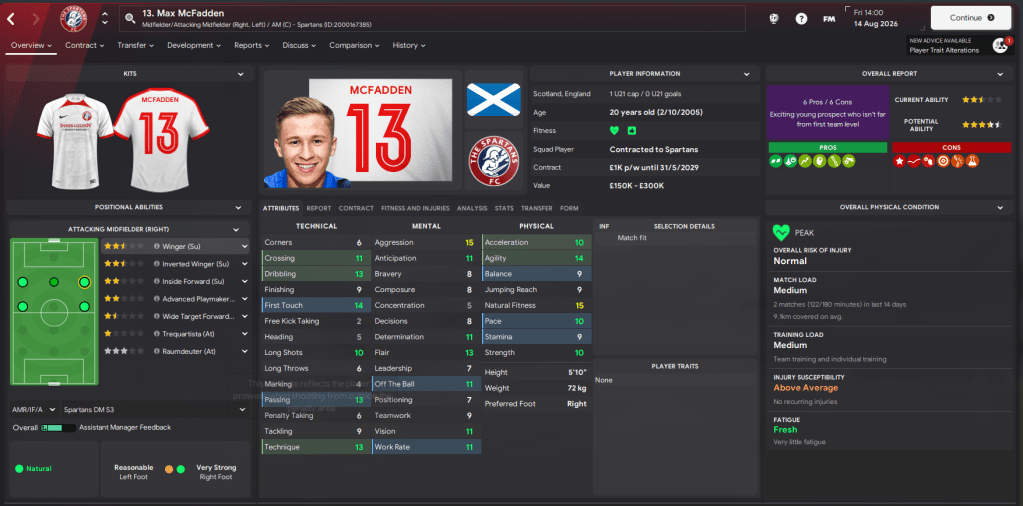Choose the Raumdeuter (At) role

[178, 351]
